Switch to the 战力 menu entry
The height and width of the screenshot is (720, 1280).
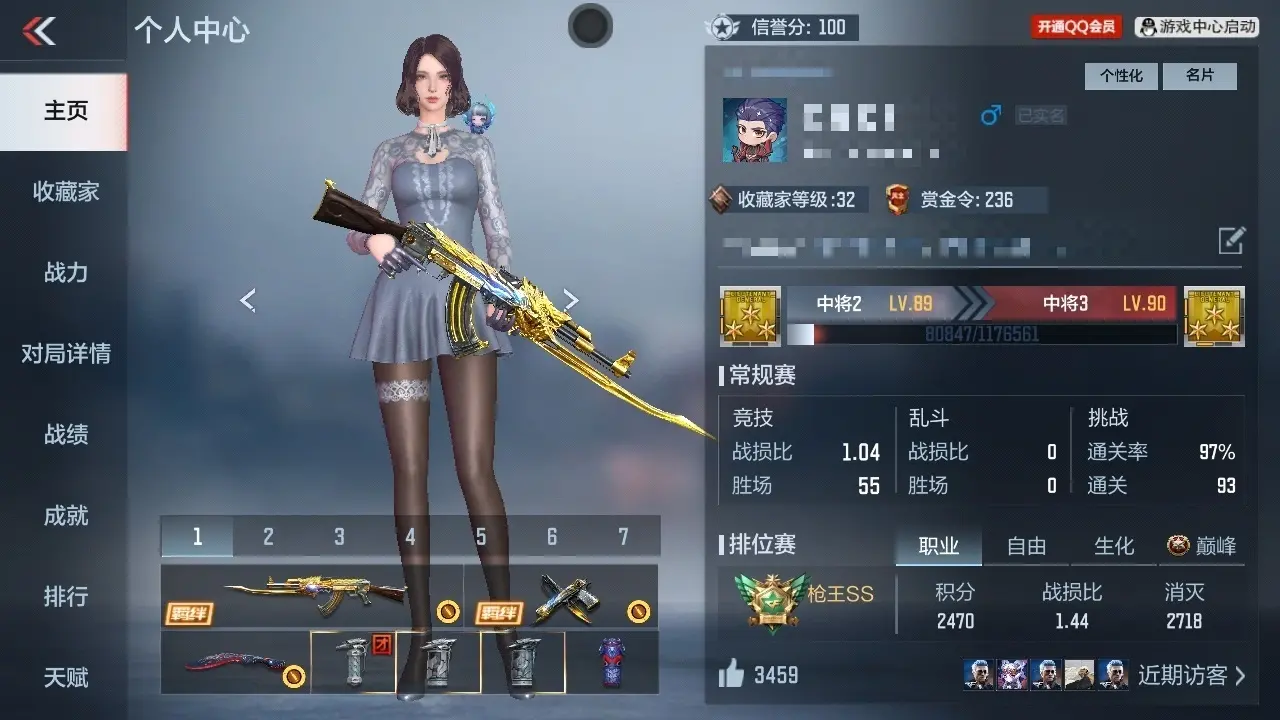click(65, 273)
